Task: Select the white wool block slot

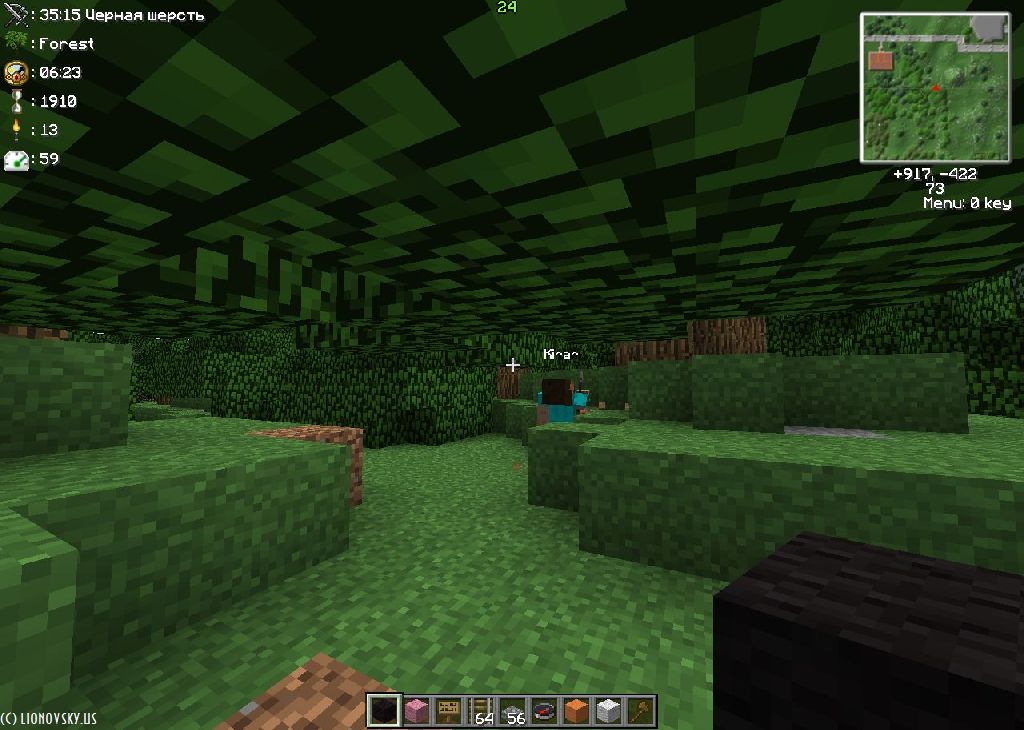Action: (x=609, y=711)
